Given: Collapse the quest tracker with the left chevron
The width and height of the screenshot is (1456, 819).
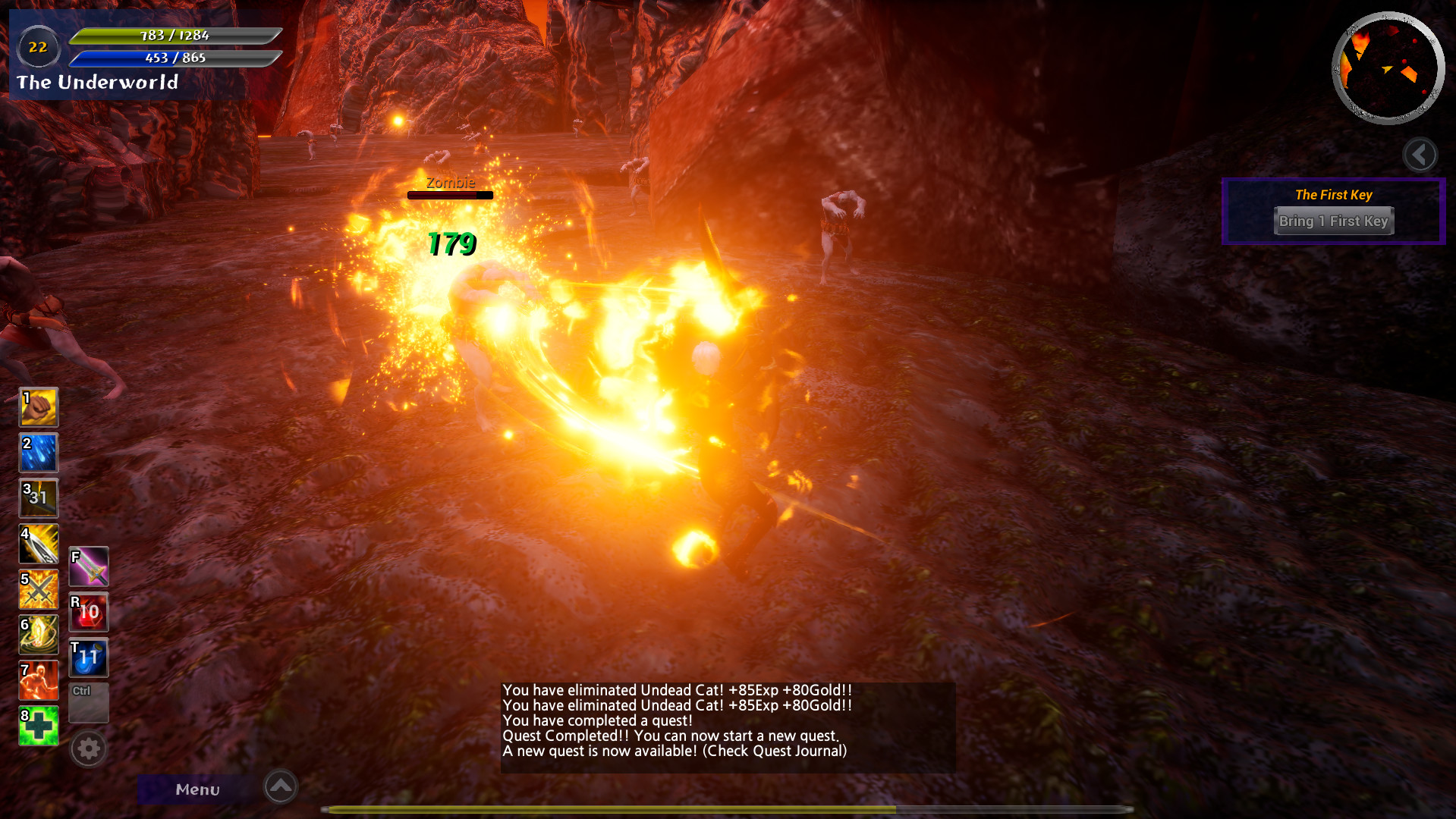Looking at the screenshot, I should click(x=1419, y=155).
